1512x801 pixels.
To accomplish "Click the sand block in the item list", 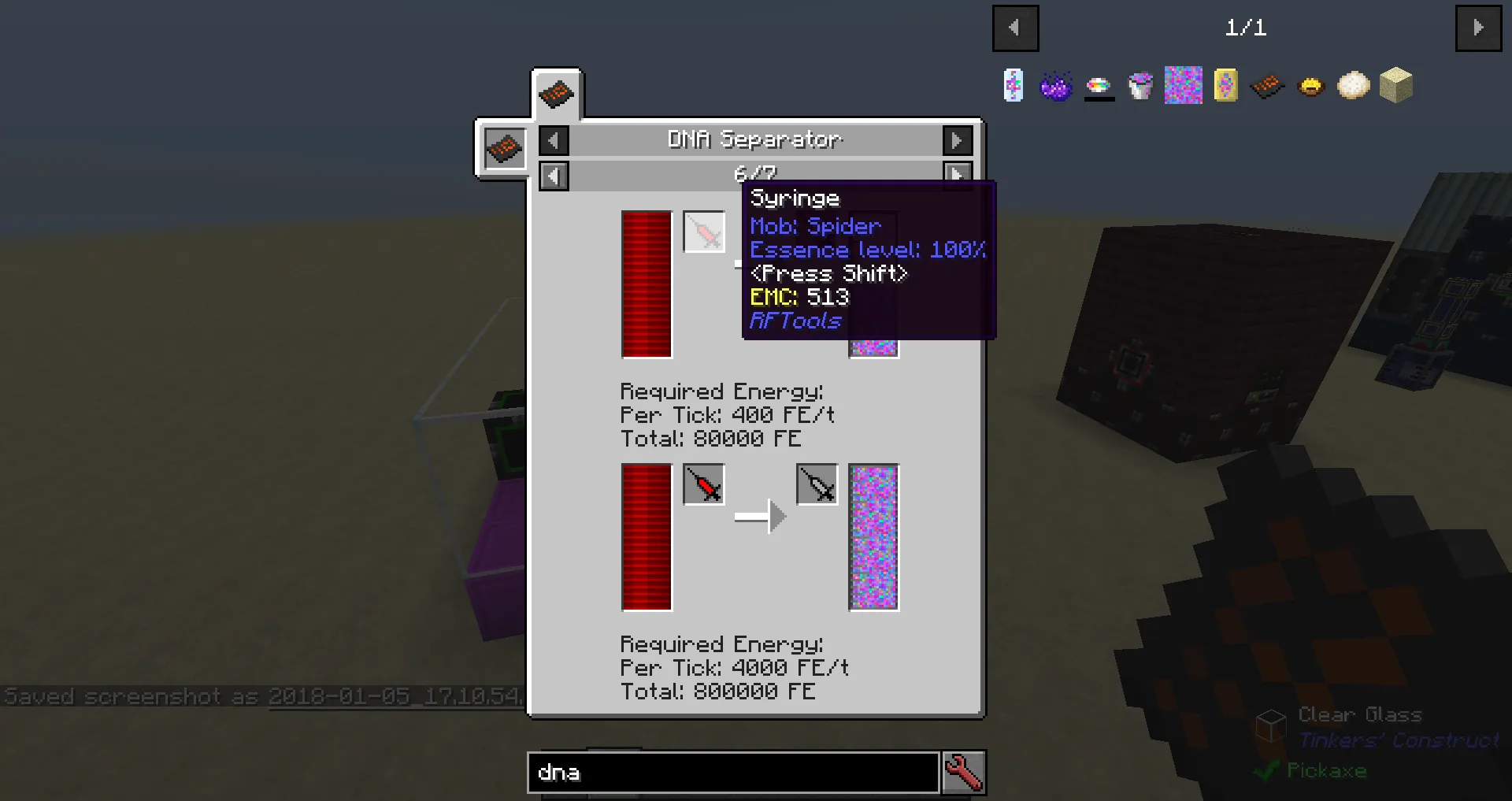I will (x=1395, y=85).
